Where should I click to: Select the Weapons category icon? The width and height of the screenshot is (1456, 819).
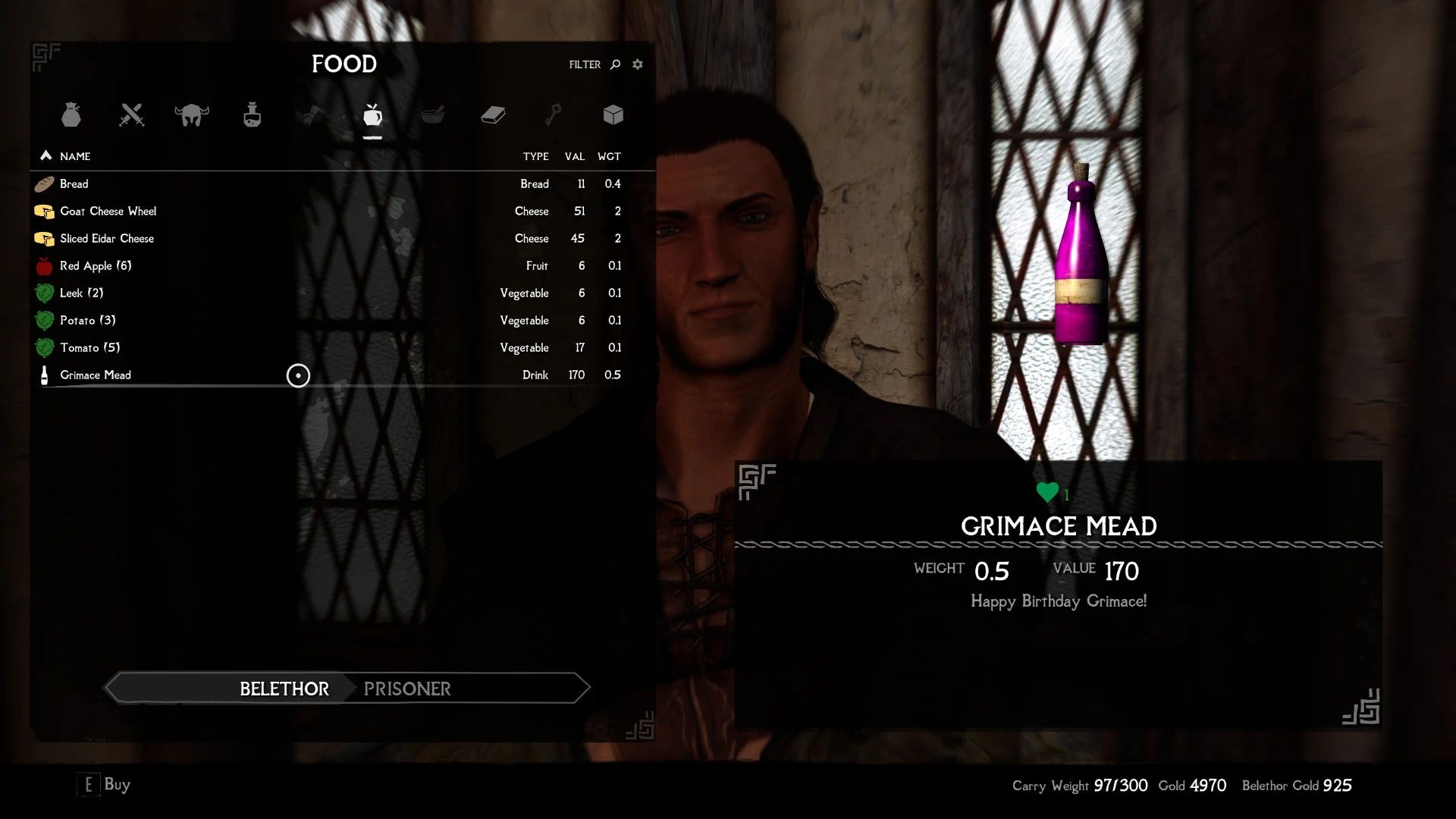pyautogui.click(x=132, y=115)
